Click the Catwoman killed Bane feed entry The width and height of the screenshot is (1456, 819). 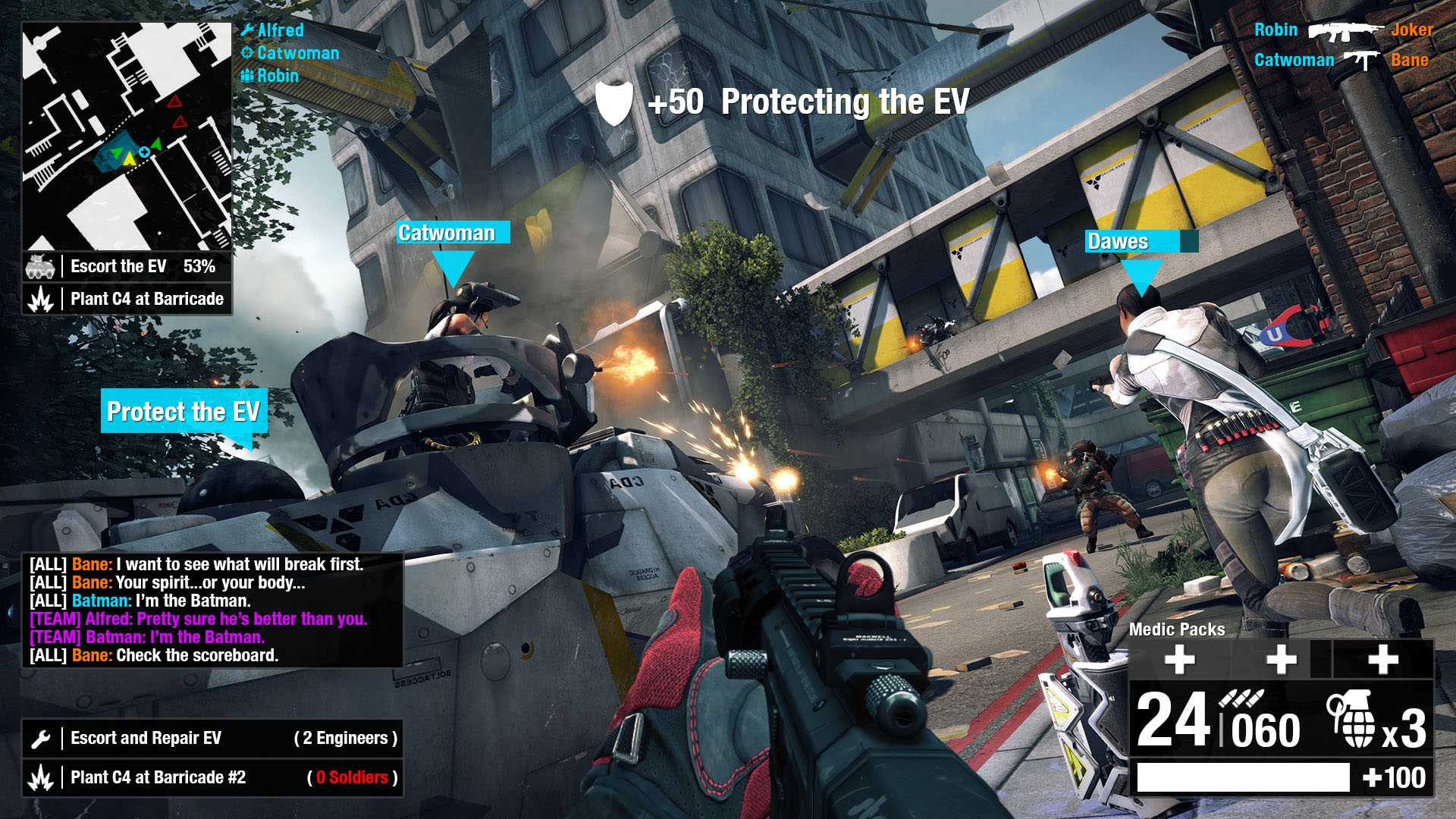click(1341, 60)
